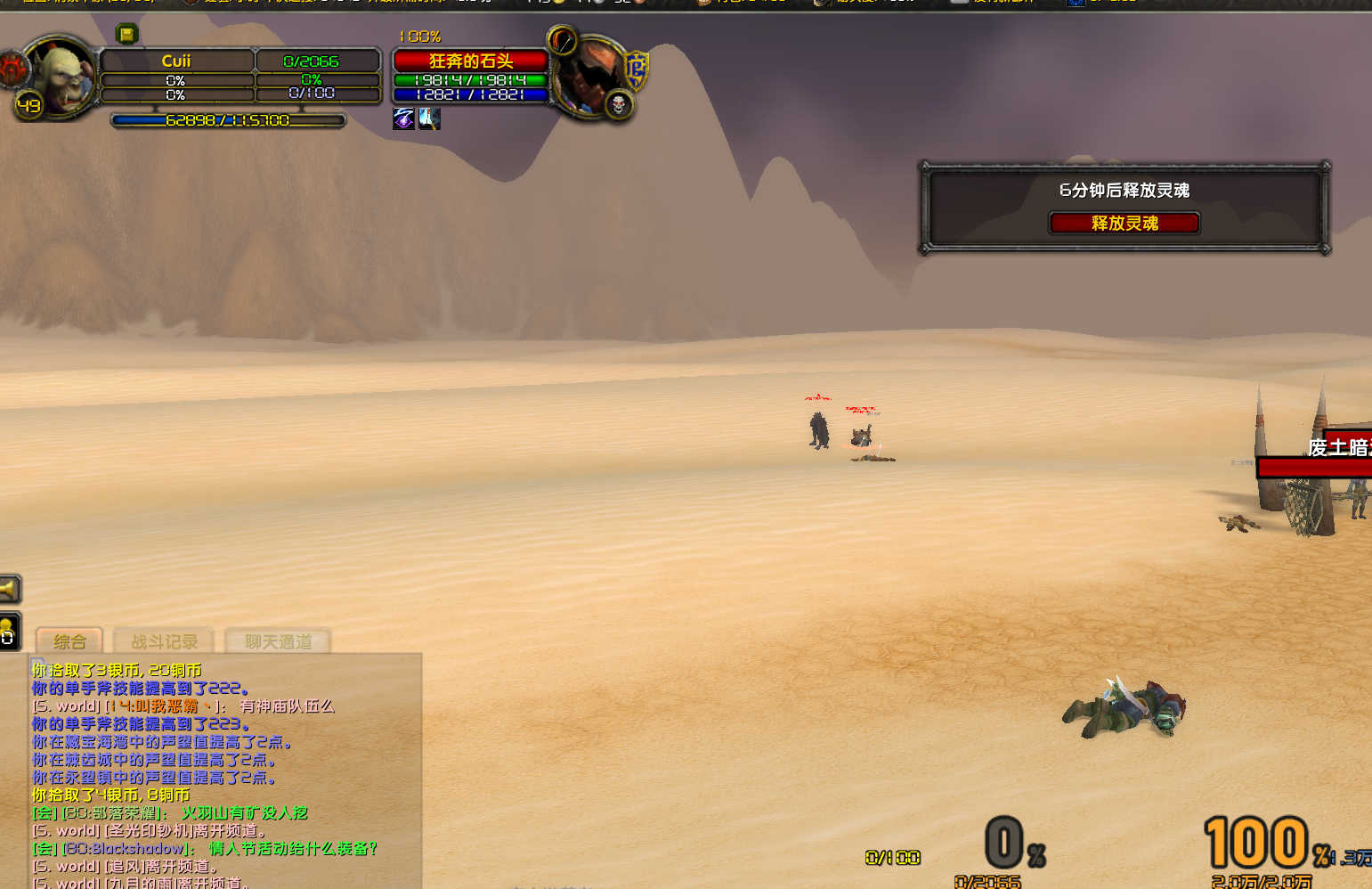Open the yellow figure social button

click(x=8, y=632)
